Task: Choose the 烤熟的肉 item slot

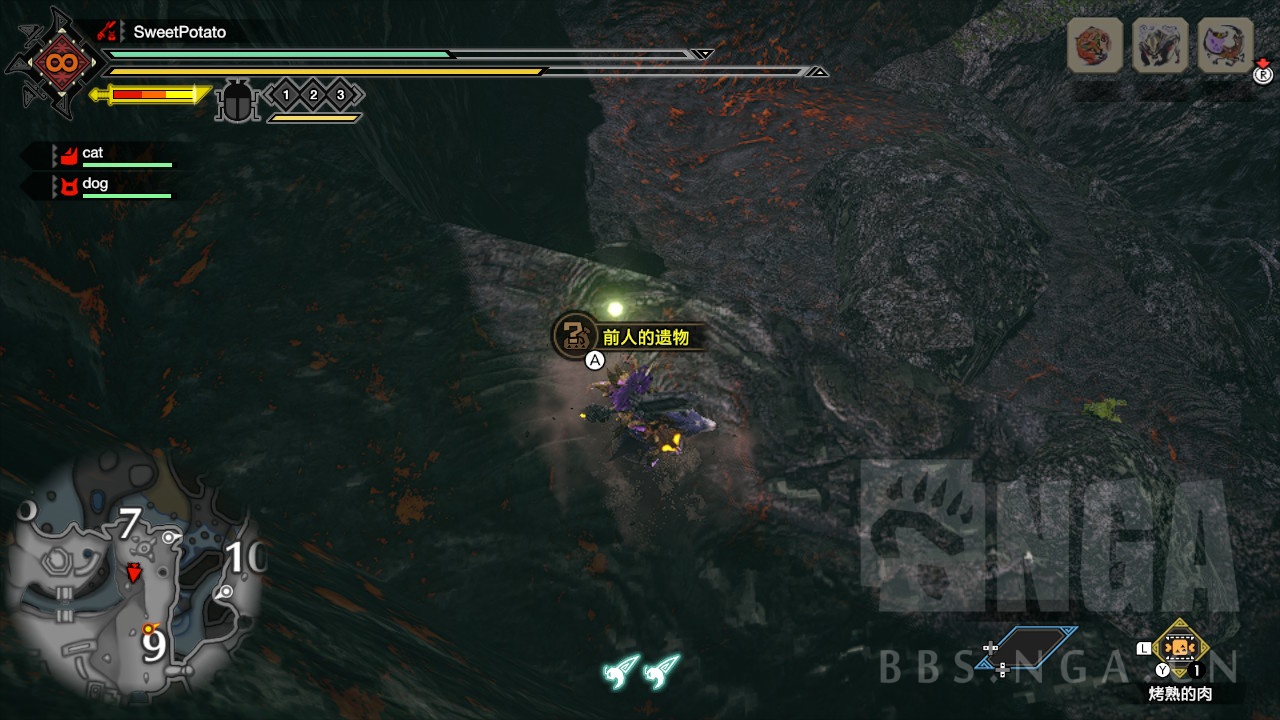Action: 1181,647
